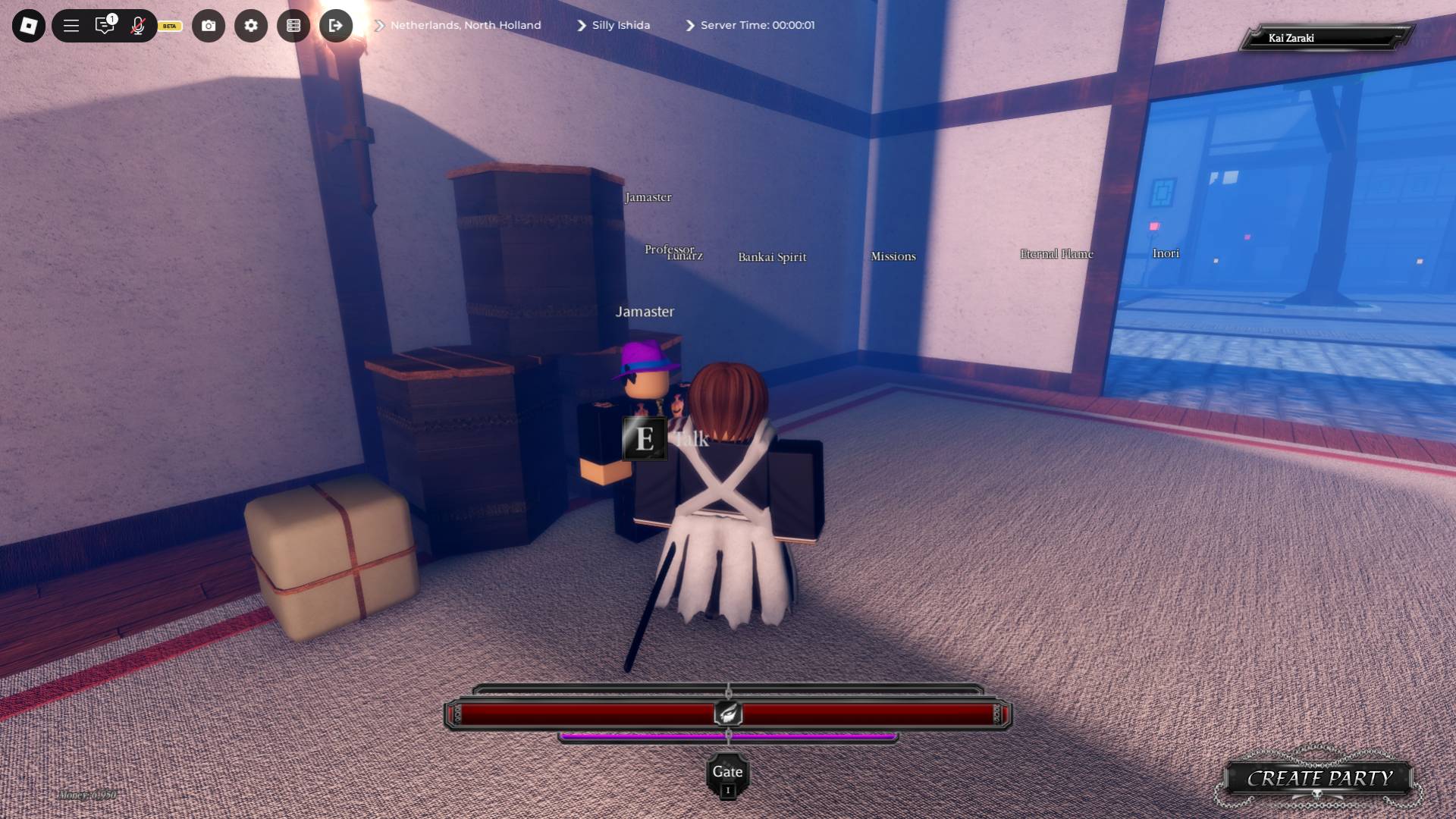The image size is (1456, 819).
Task: Click the leave game exit icon
Action: 336,25
